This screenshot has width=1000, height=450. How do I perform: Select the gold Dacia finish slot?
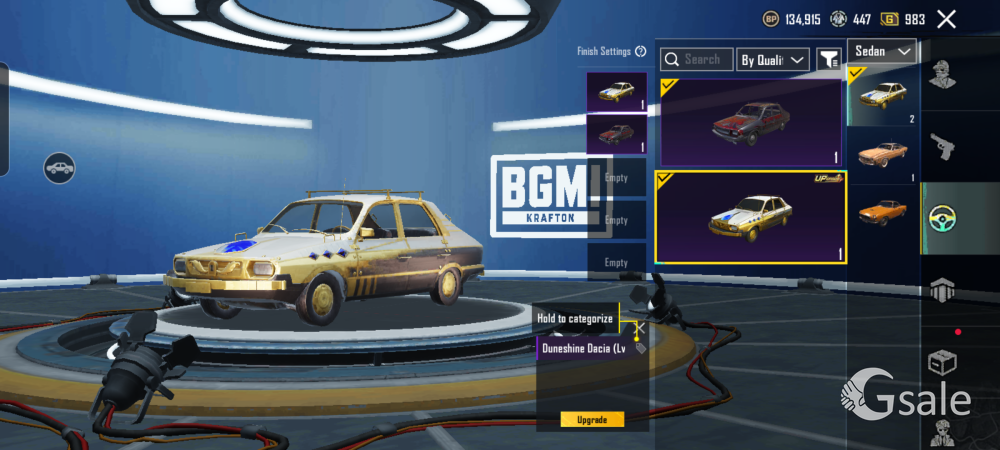point(616,91)
